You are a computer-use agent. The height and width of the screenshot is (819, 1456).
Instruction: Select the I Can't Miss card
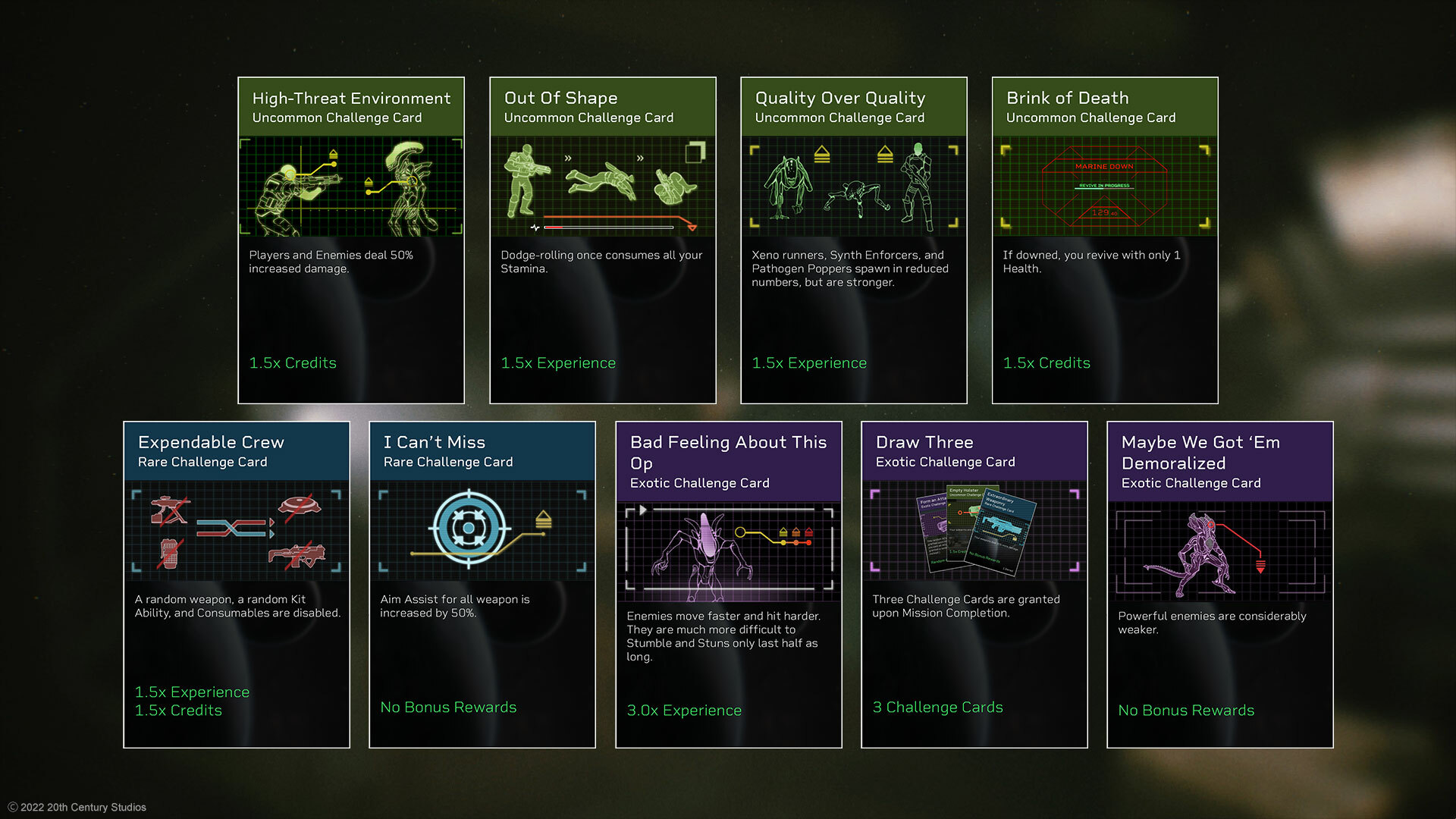[x=482, y=584]
